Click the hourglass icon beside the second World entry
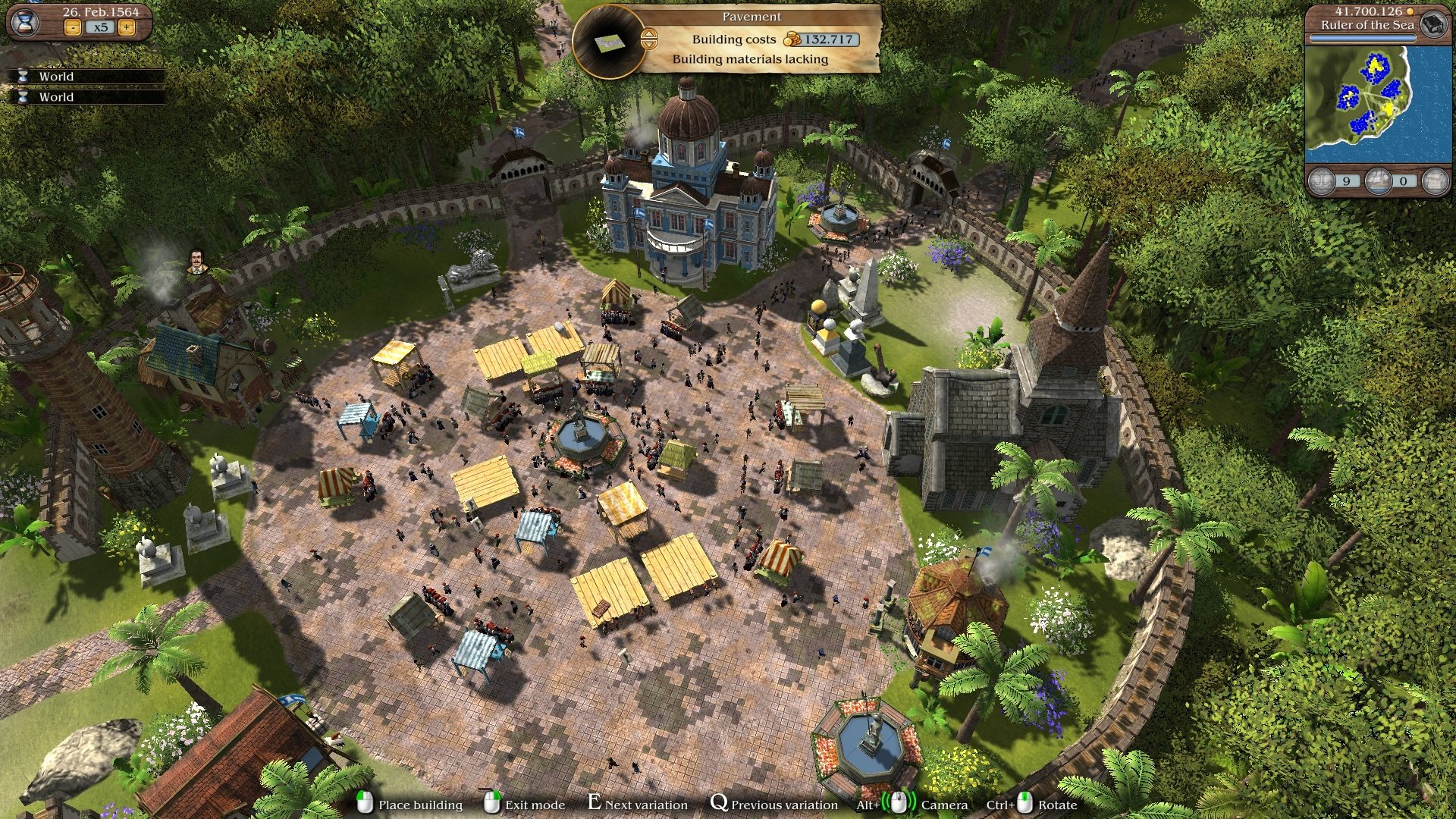 tap(23, 98)
